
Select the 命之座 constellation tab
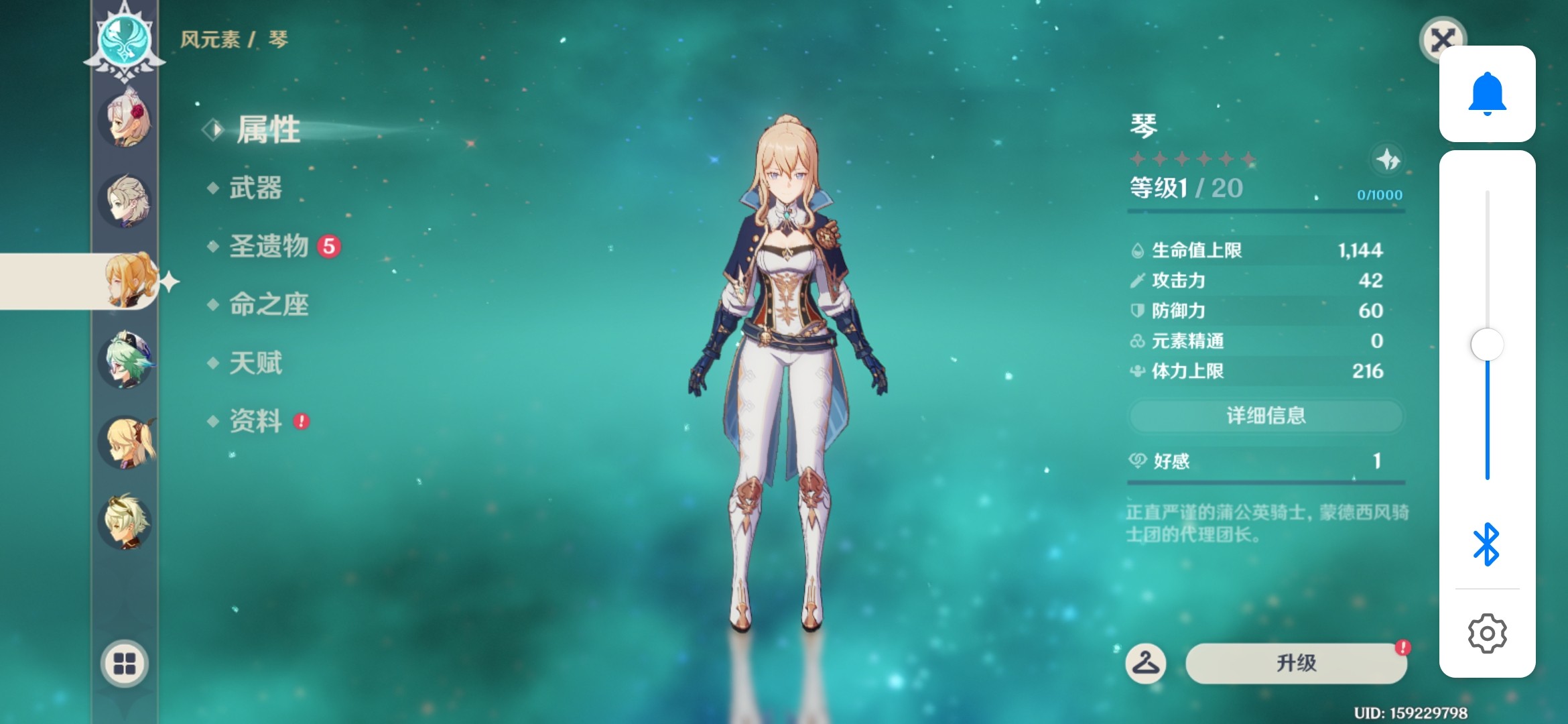coord(269,304)
